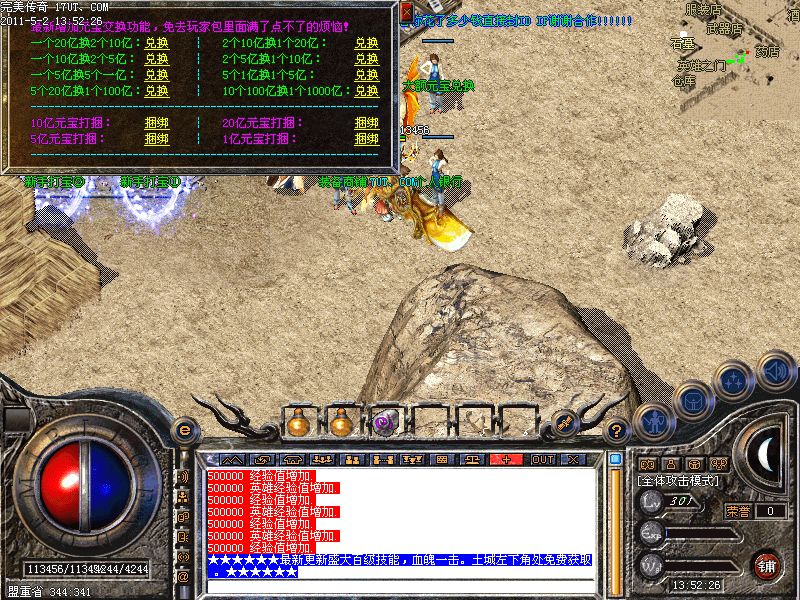Click the round 'e' button
This screenshot has height=600, width=800.
coord(184,431)
